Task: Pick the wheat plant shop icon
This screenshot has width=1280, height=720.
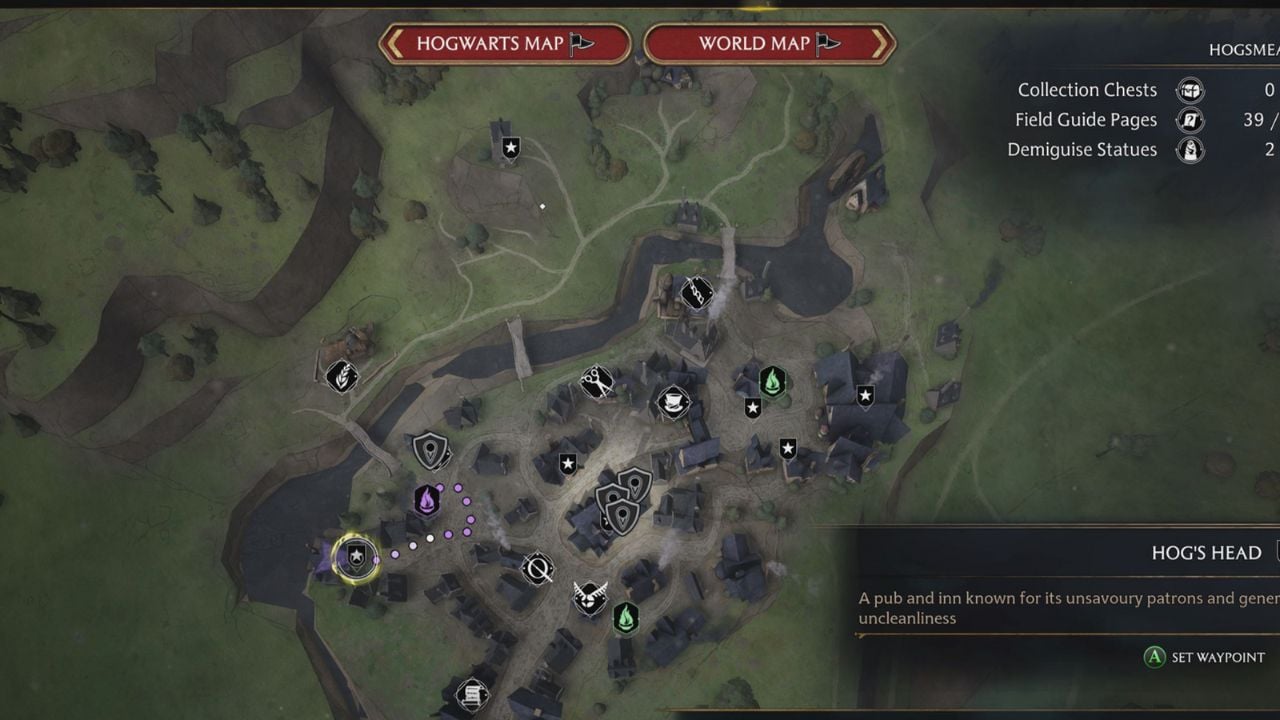Action: pos(342,377)
